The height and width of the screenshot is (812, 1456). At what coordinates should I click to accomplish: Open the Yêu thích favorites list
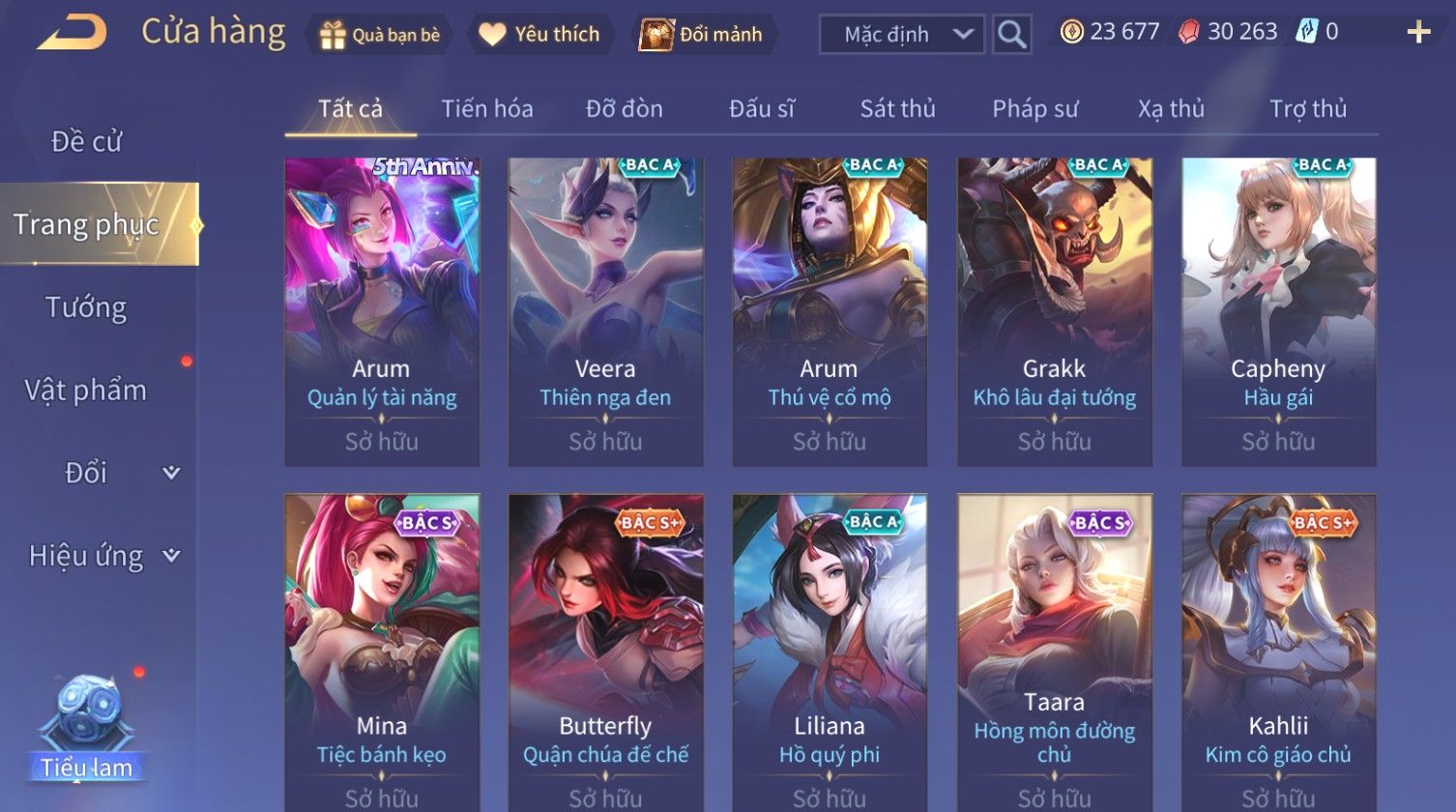click(x=540, y=35)
